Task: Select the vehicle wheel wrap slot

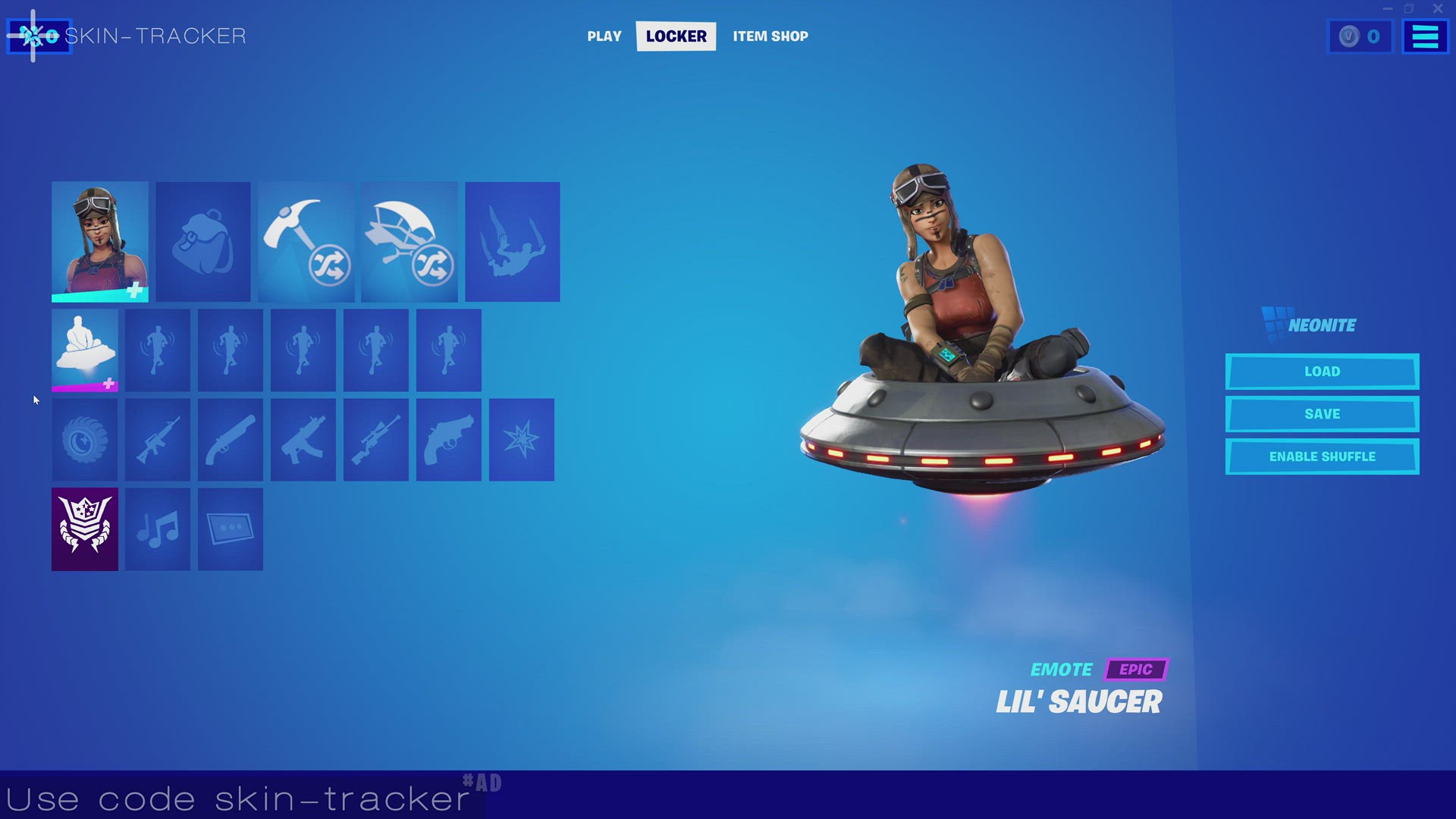Action: click(84, 440)
